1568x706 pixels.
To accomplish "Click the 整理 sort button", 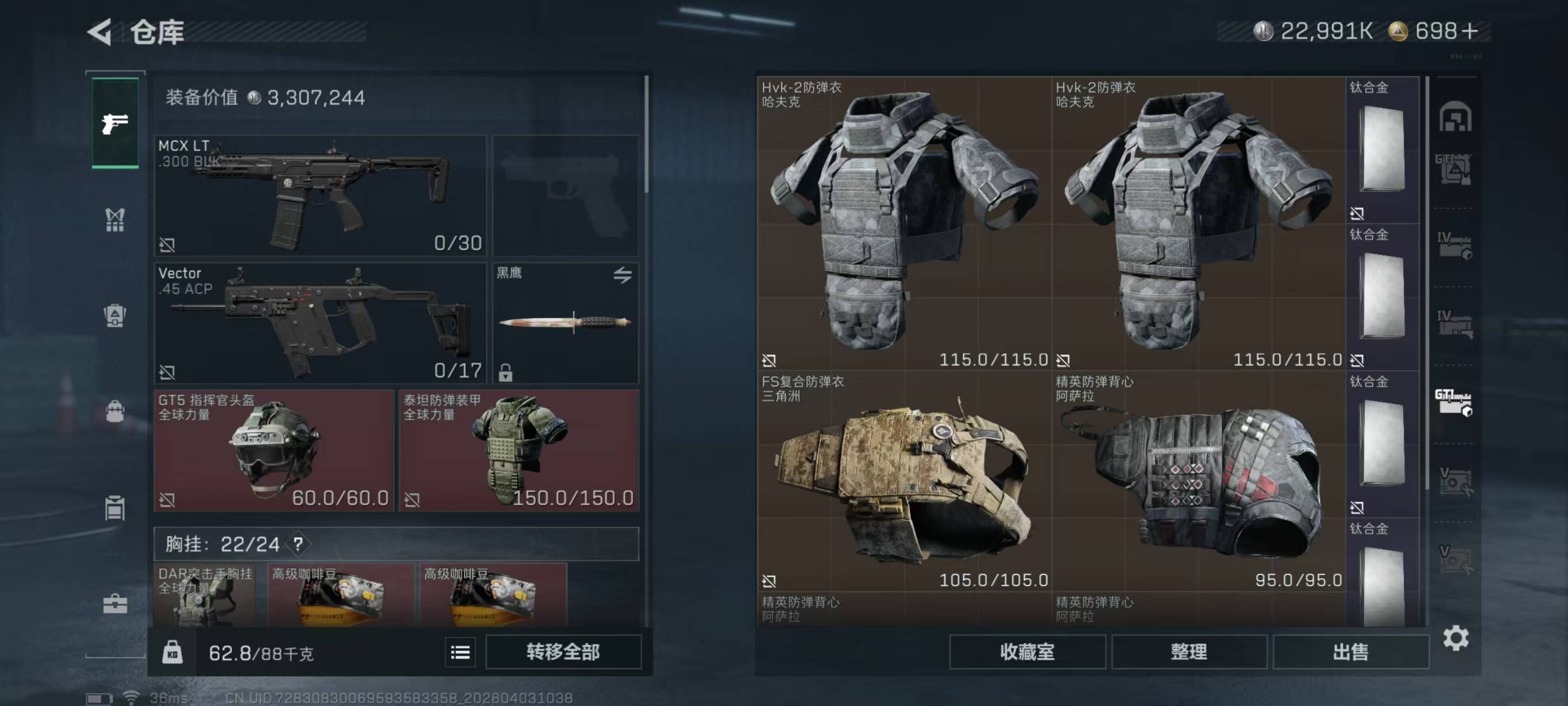I will tap(1189, 652).
